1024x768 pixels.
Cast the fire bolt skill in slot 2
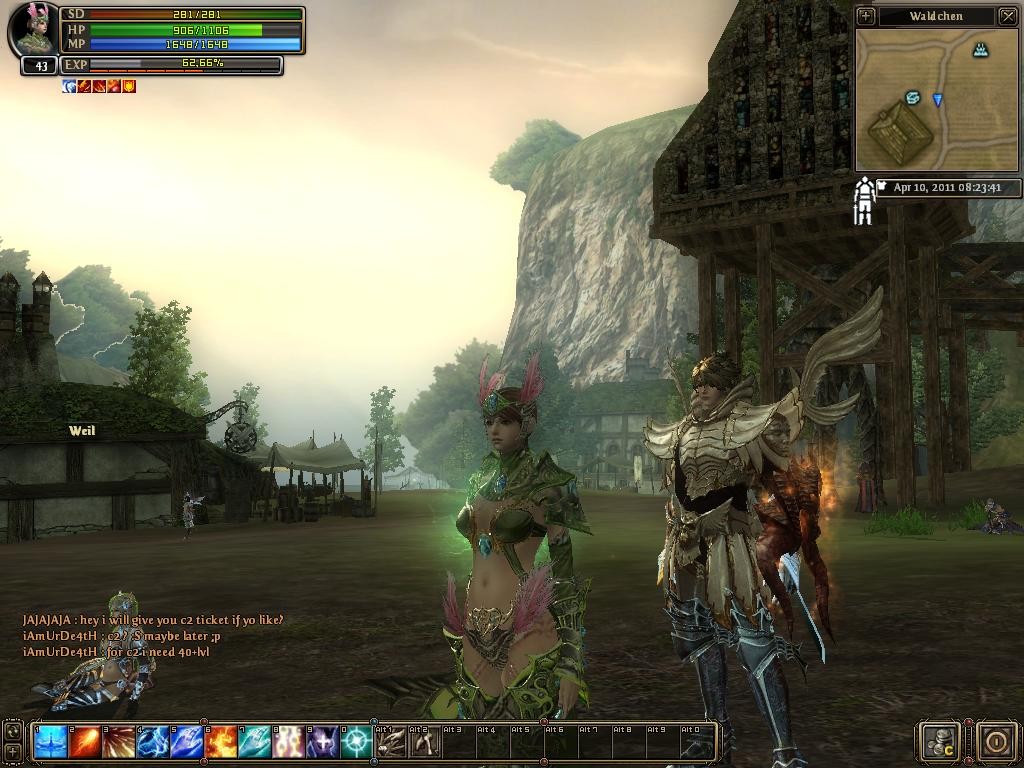coord(85,742)
